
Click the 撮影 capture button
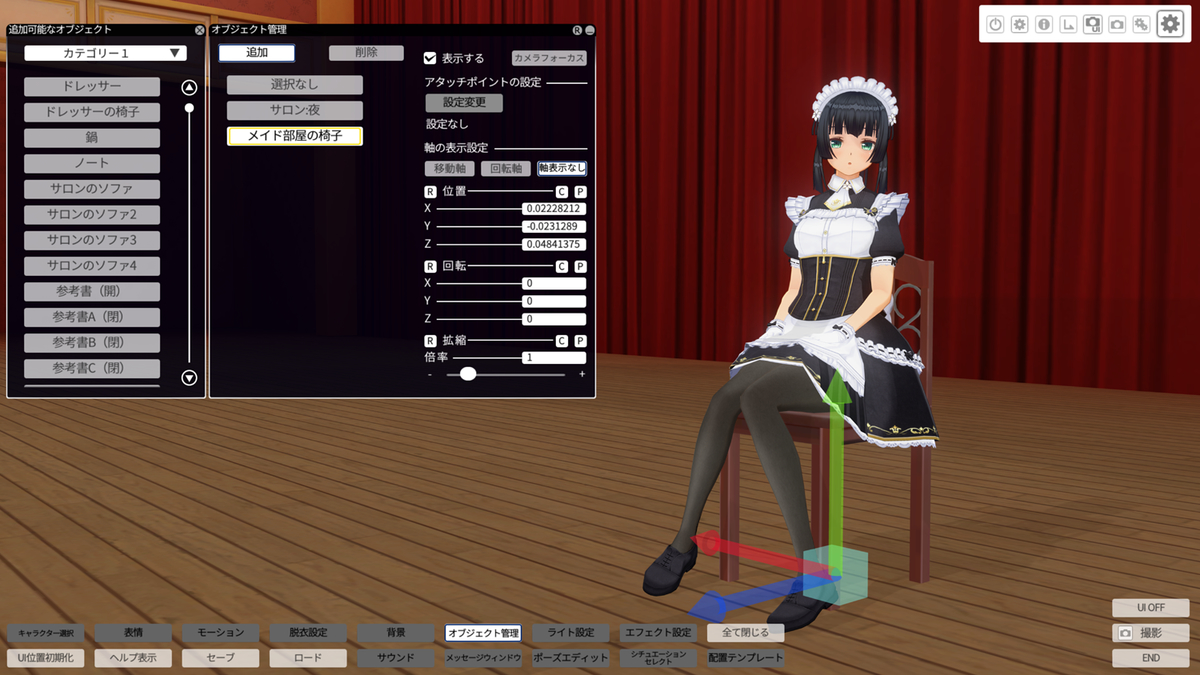1150,633
